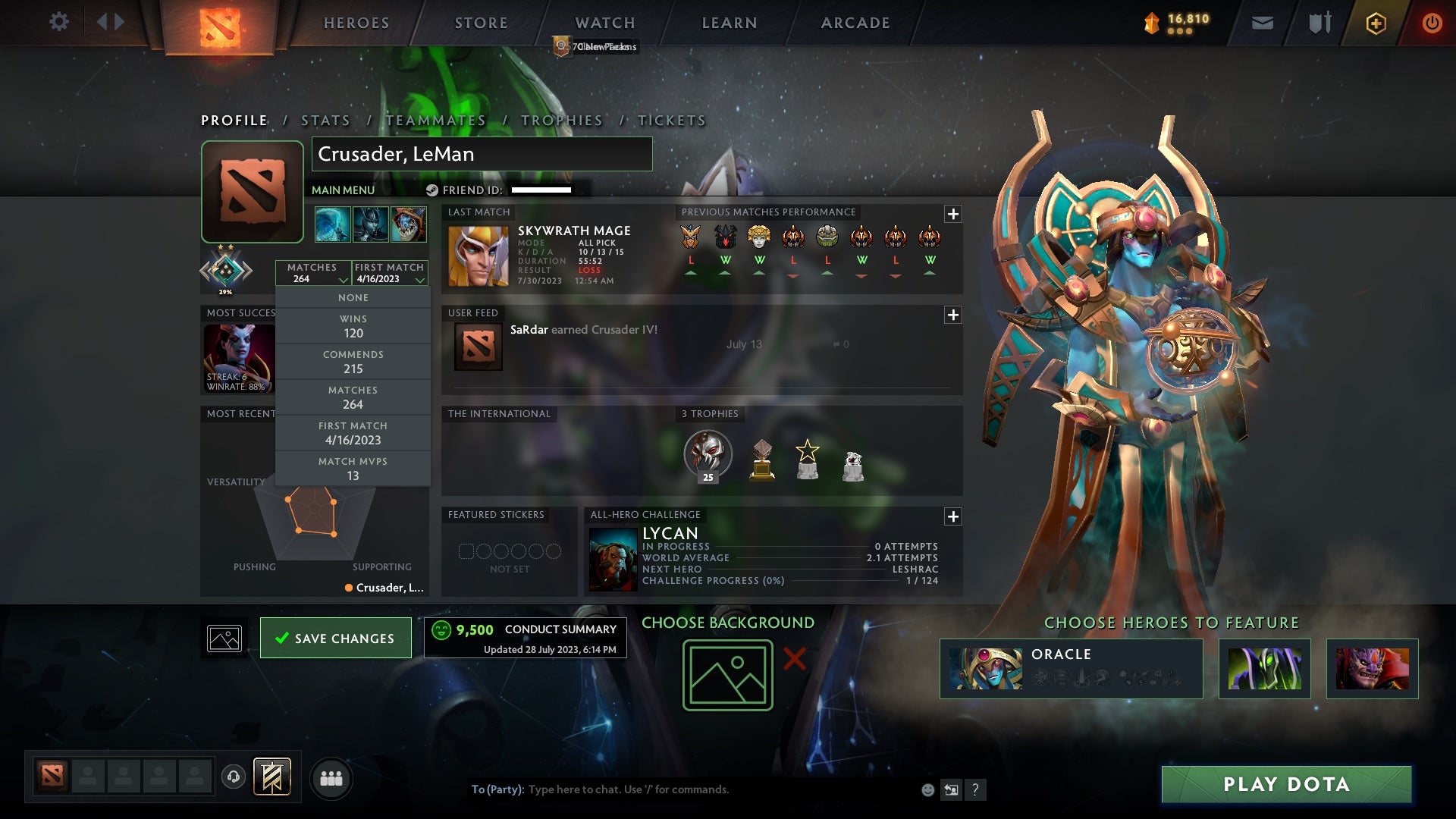1456x819 pixels.
Task: Open the mail inbox icon
Action: point(1261,22)
